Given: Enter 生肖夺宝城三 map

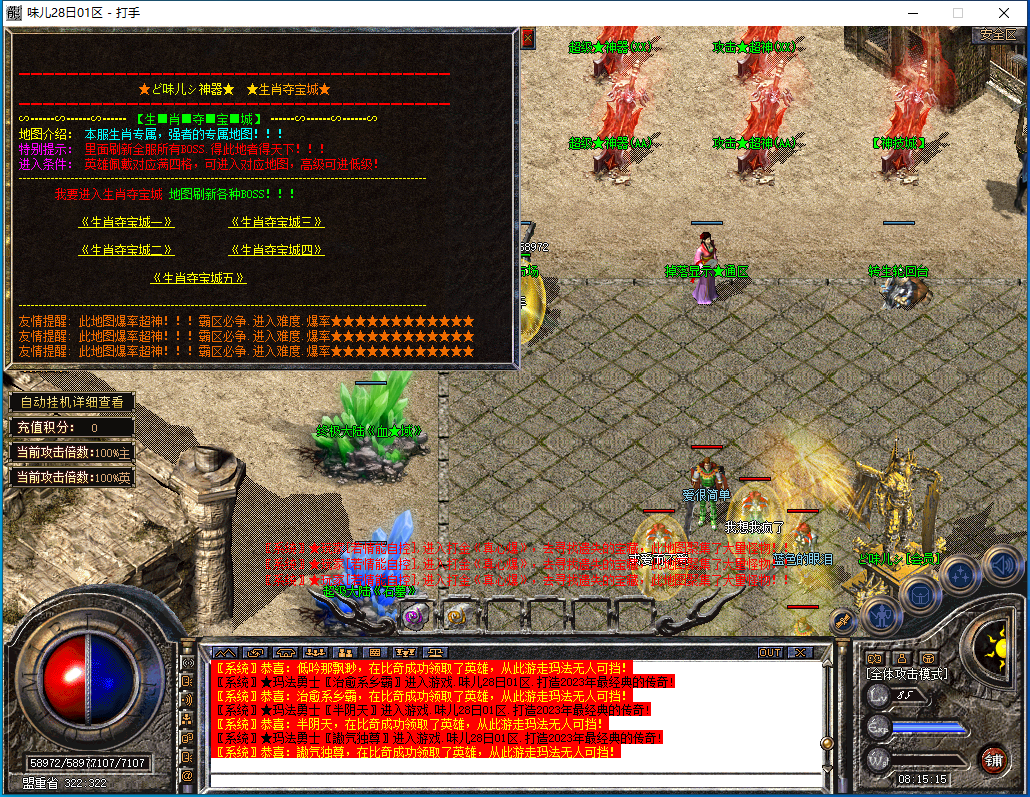Looking at the screenshot, I should pos(276,222).
